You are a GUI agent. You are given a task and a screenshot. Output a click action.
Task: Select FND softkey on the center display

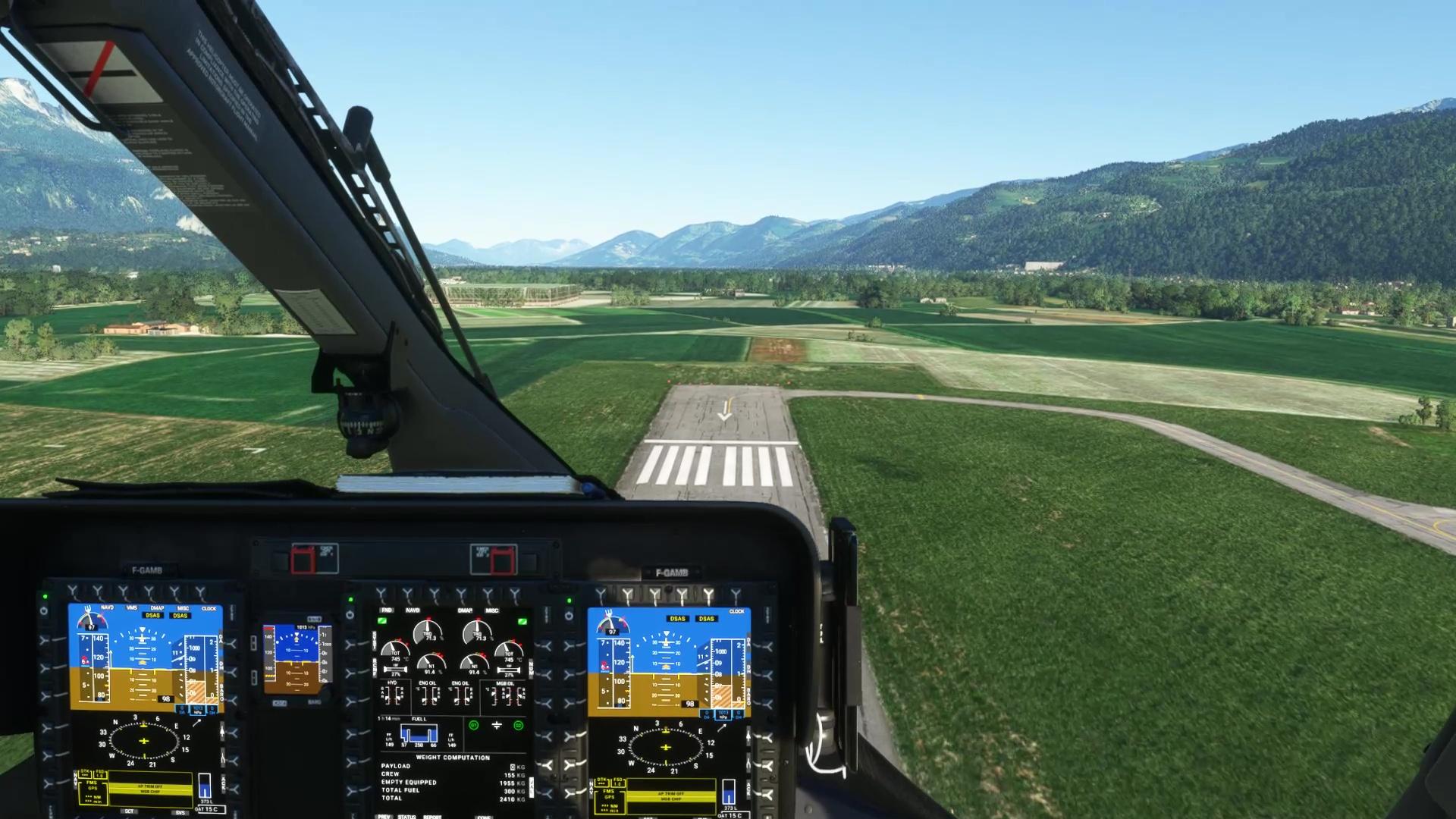(x=381, y=594)
